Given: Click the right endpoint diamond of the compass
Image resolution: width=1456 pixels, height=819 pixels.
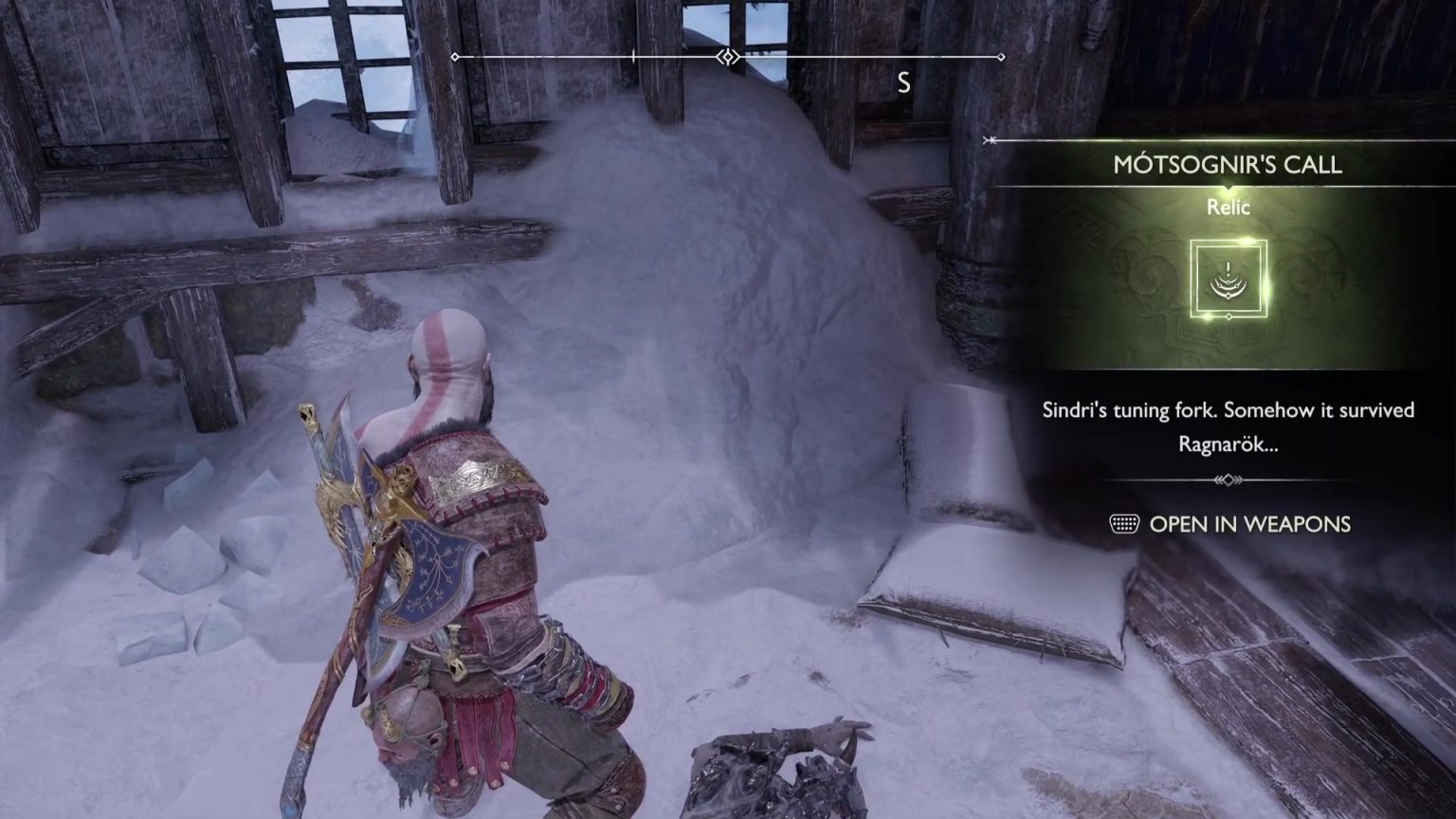Looking at the screenshot, I should pyautogui.click(x=1003, y=58).
